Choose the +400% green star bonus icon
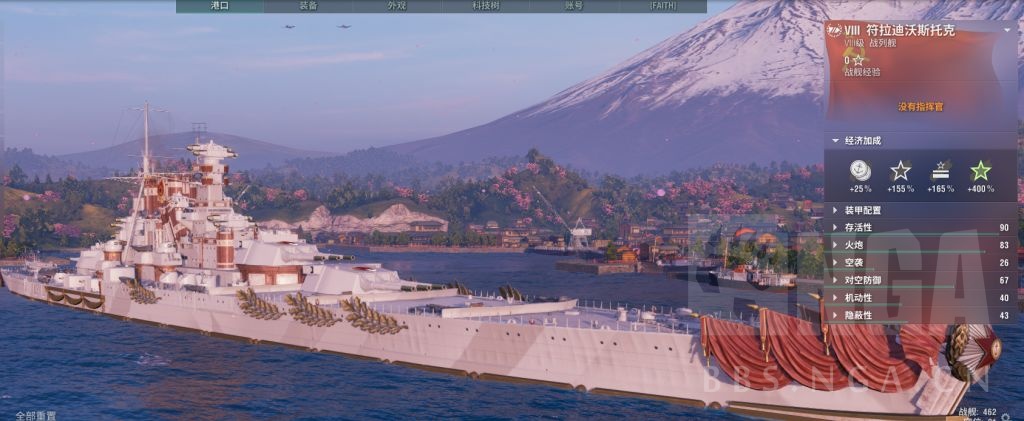Image resolution: width=1024 pixels, height=421 pixels. 980,171
